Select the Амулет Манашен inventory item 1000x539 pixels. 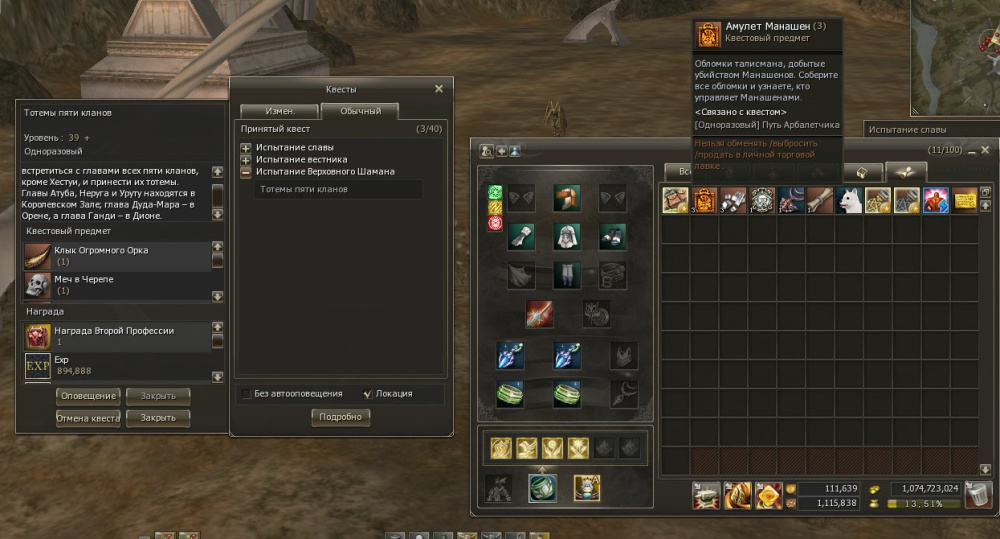pos(705,200)
